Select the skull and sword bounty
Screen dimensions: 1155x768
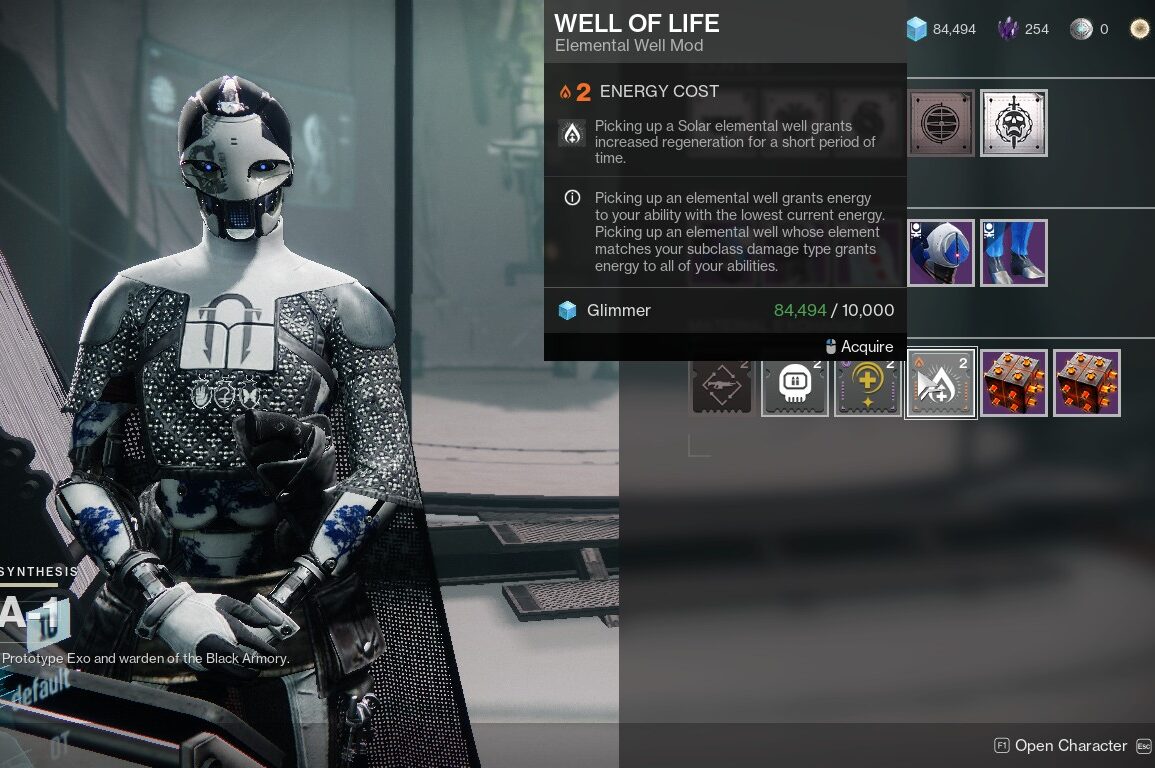[x=1014, y=123]
